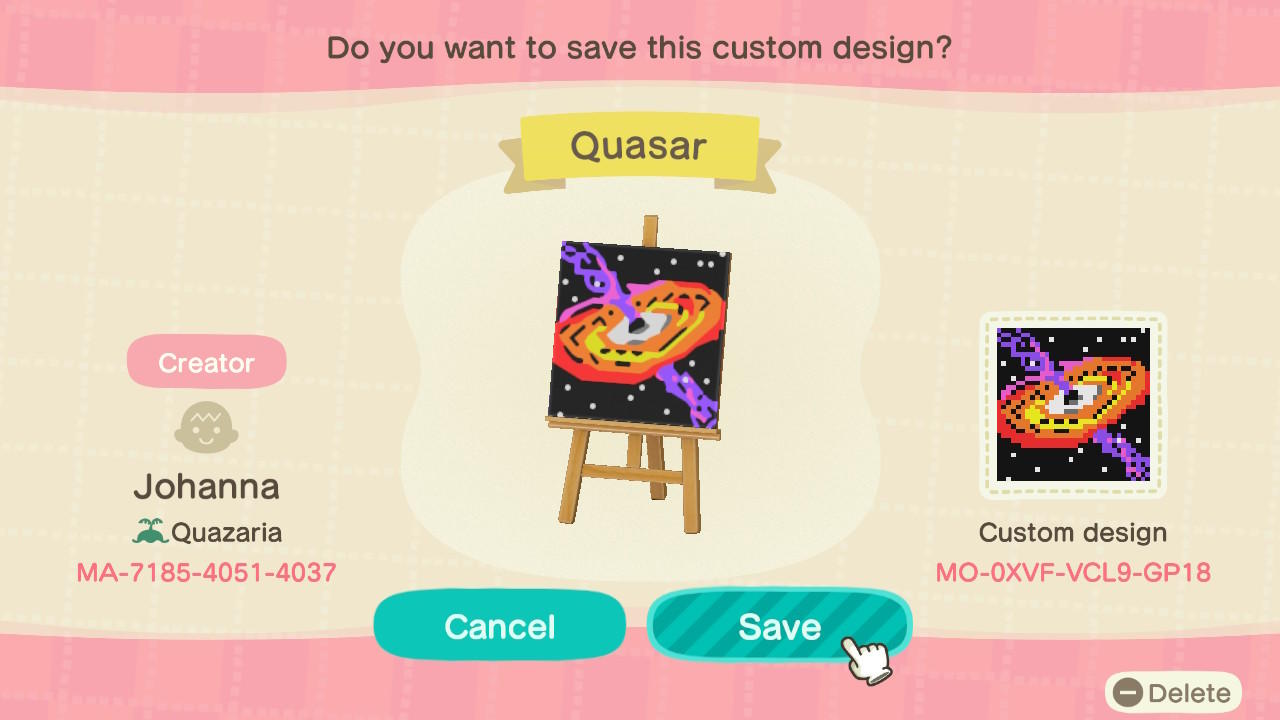Click the yellow Quasar title banner
Viewport: 1280px width, 720px height.
point(640,146)
